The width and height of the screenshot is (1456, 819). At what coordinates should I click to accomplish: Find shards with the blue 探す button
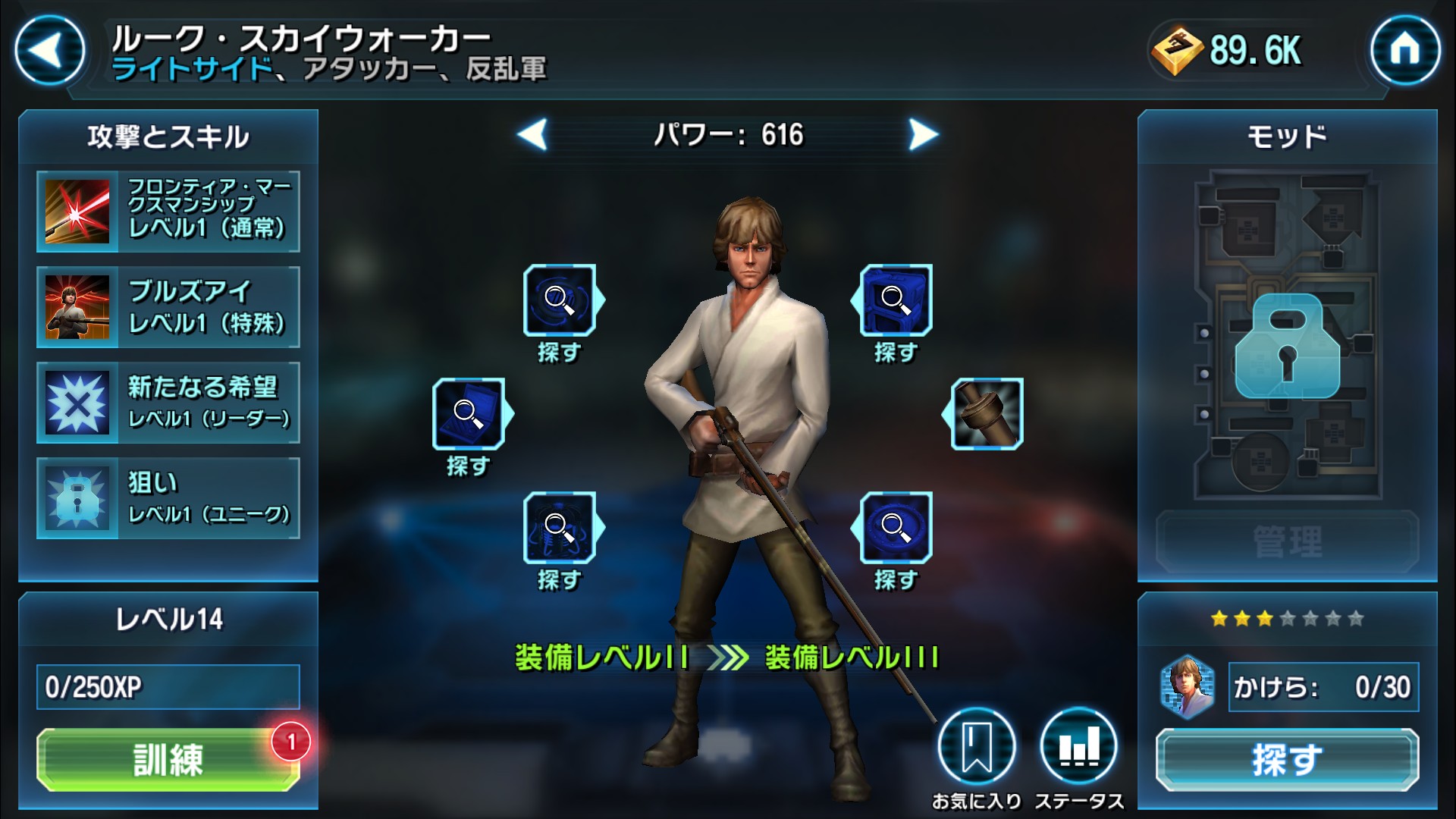[1287, 759]
